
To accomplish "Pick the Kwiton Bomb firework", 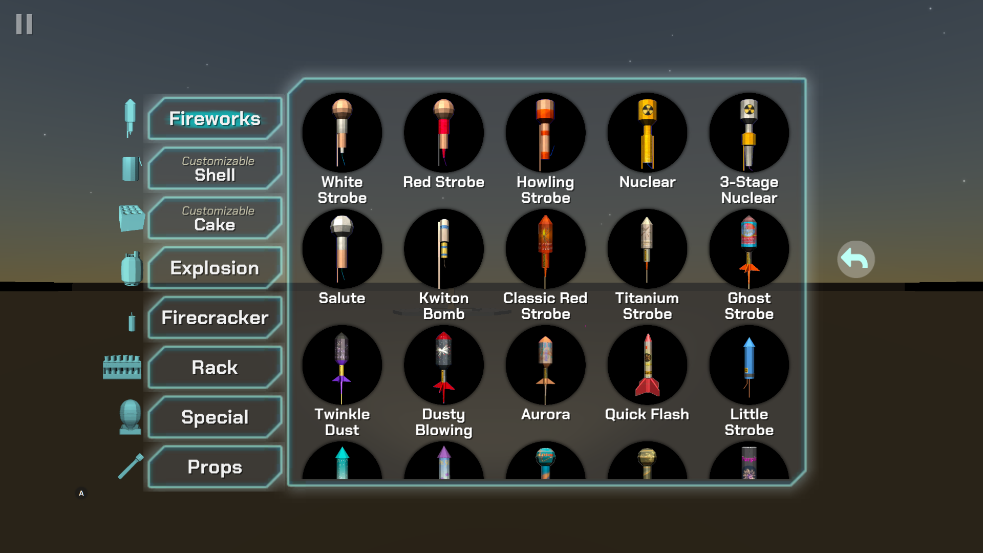I will click(x=444, y=249).
